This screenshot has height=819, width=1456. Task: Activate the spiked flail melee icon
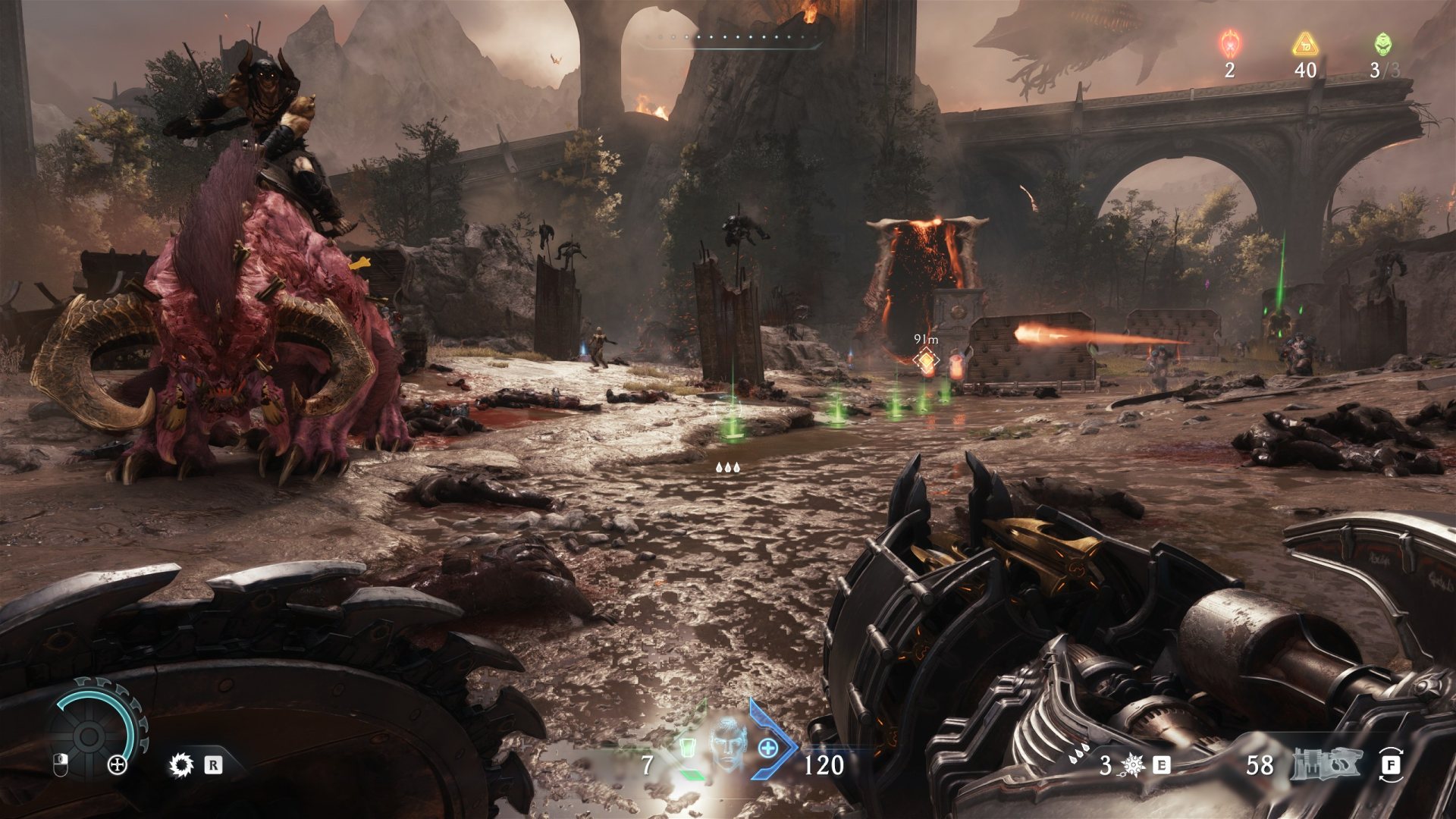(x=1133, y=765)
